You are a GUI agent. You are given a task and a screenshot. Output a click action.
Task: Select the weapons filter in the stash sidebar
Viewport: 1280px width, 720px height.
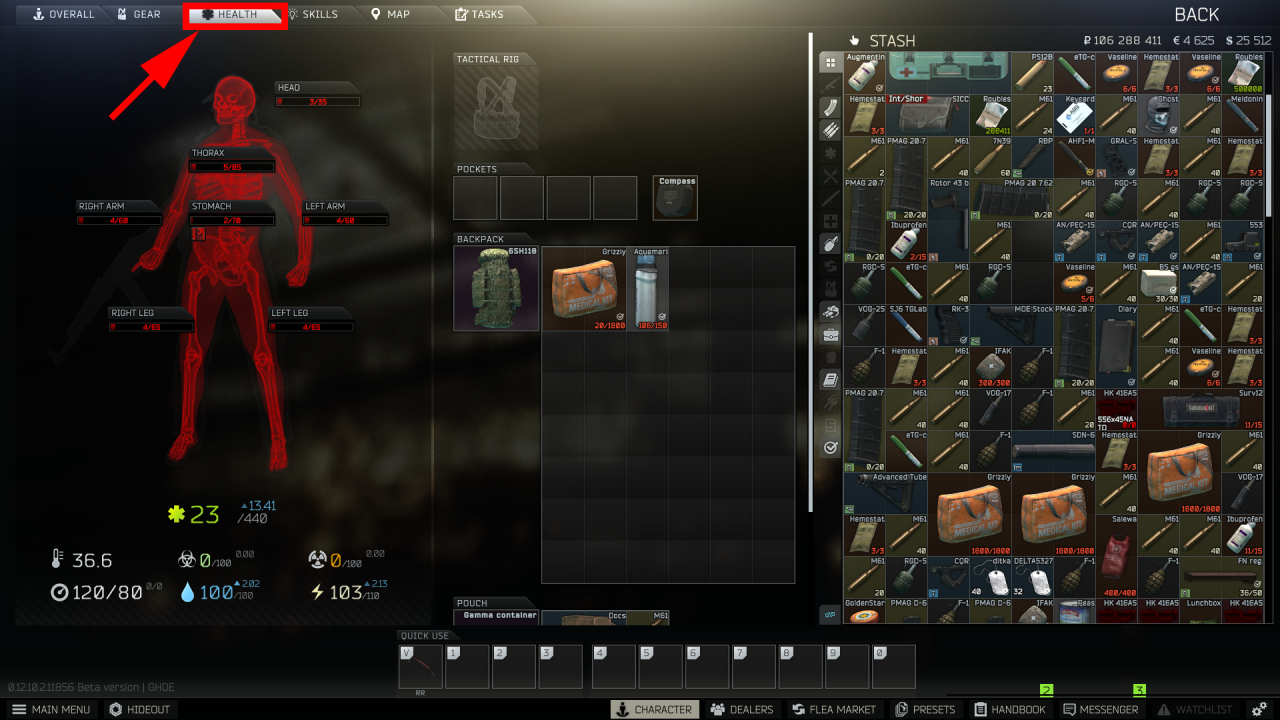830,84
